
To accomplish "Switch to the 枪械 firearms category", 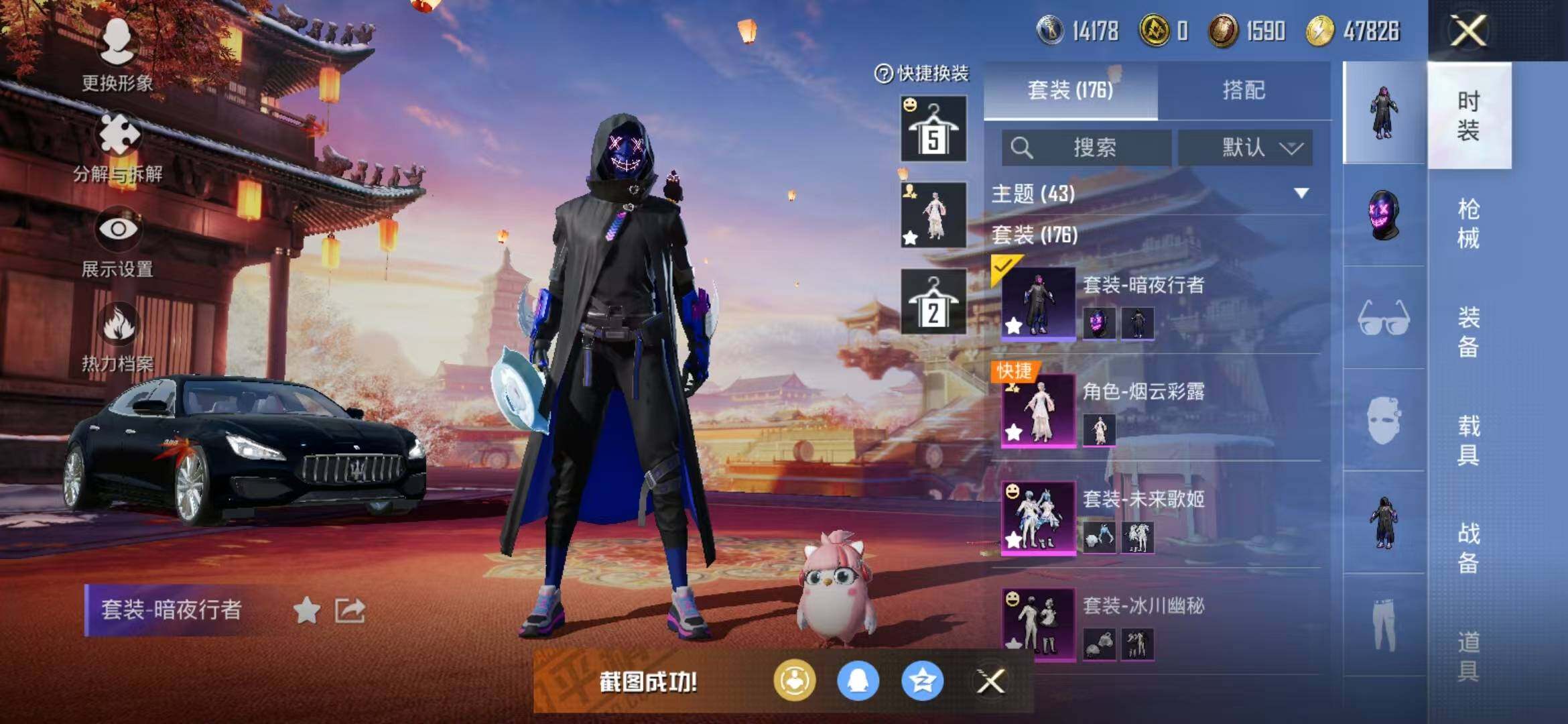I will pyautogui.click(x=1468, y=223).
